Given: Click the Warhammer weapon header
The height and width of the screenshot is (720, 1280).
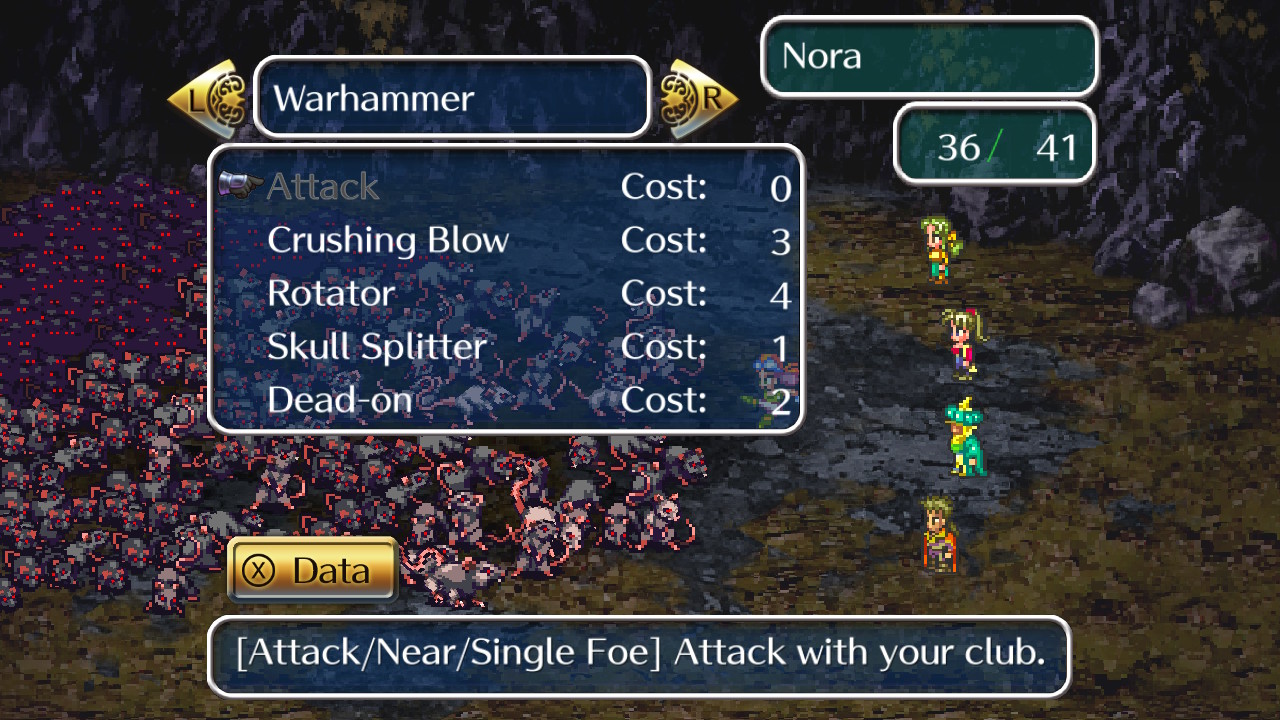Looking at the screenshot, I should (x=452, y=98).
